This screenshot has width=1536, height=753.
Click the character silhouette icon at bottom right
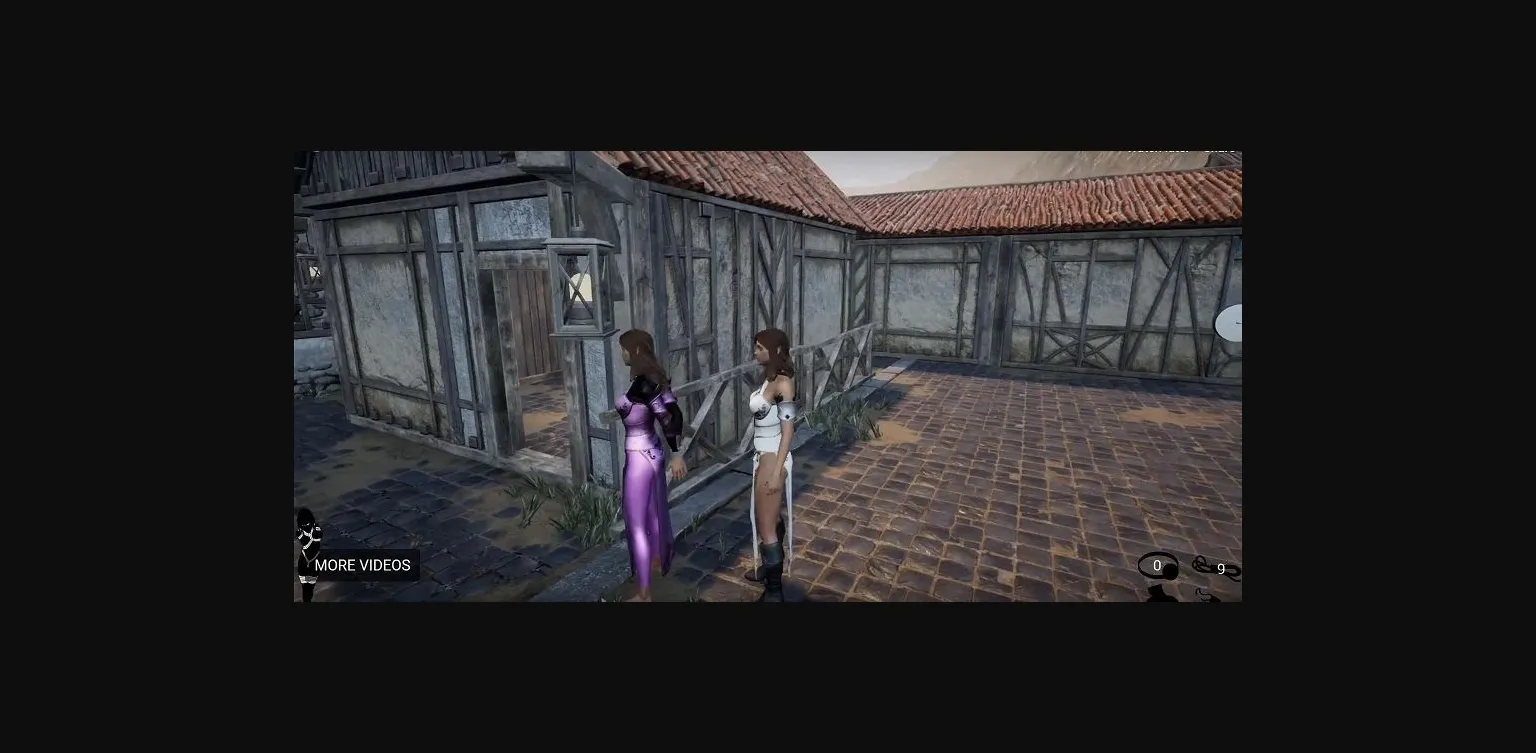[x=1162, y=592]
